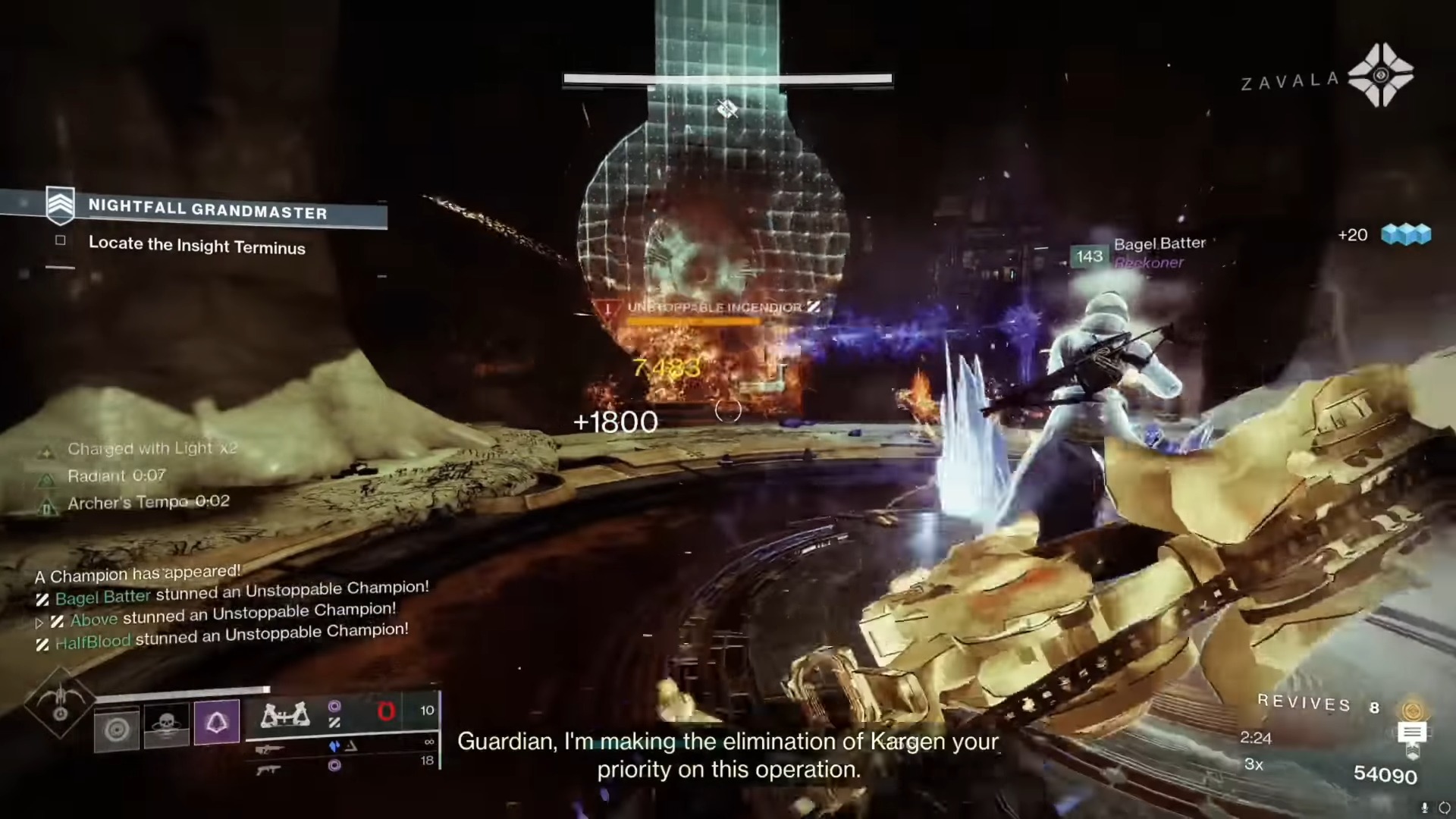
Task: Click the crosshair reticle at screen center
Action: (x=727, y=410)
